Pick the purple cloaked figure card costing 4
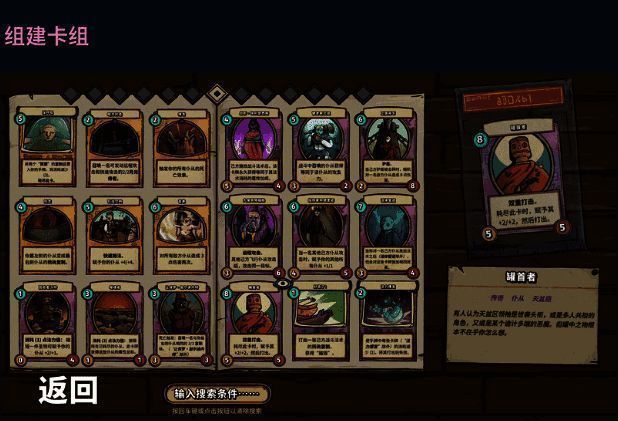 coord(253,150)
